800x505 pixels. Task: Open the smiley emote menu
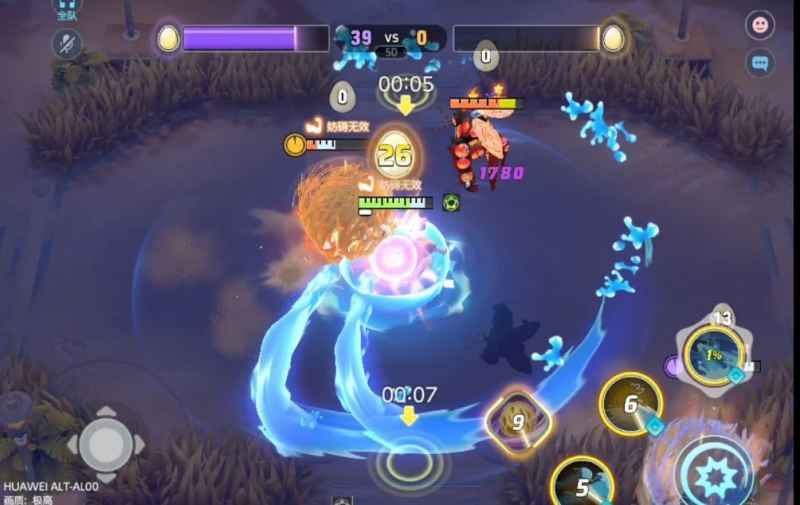click(760, 25)
